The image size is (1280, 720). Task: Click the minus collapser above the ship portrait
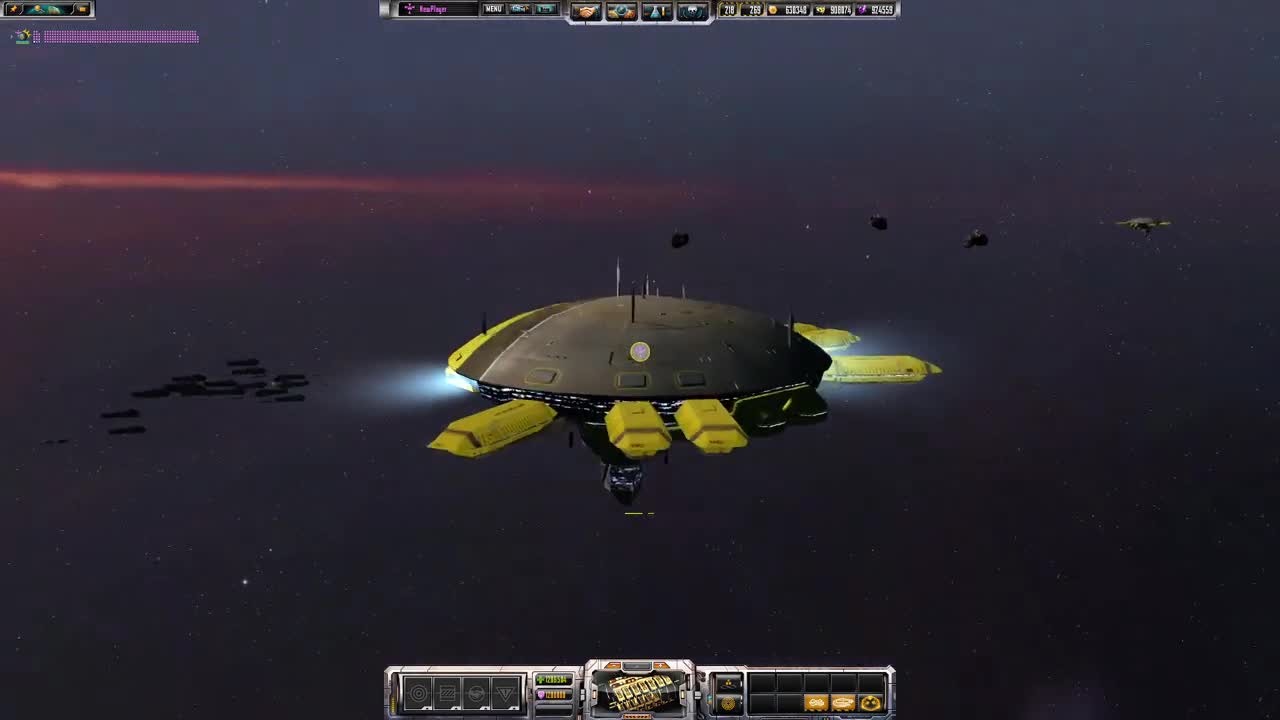point(614,666)
